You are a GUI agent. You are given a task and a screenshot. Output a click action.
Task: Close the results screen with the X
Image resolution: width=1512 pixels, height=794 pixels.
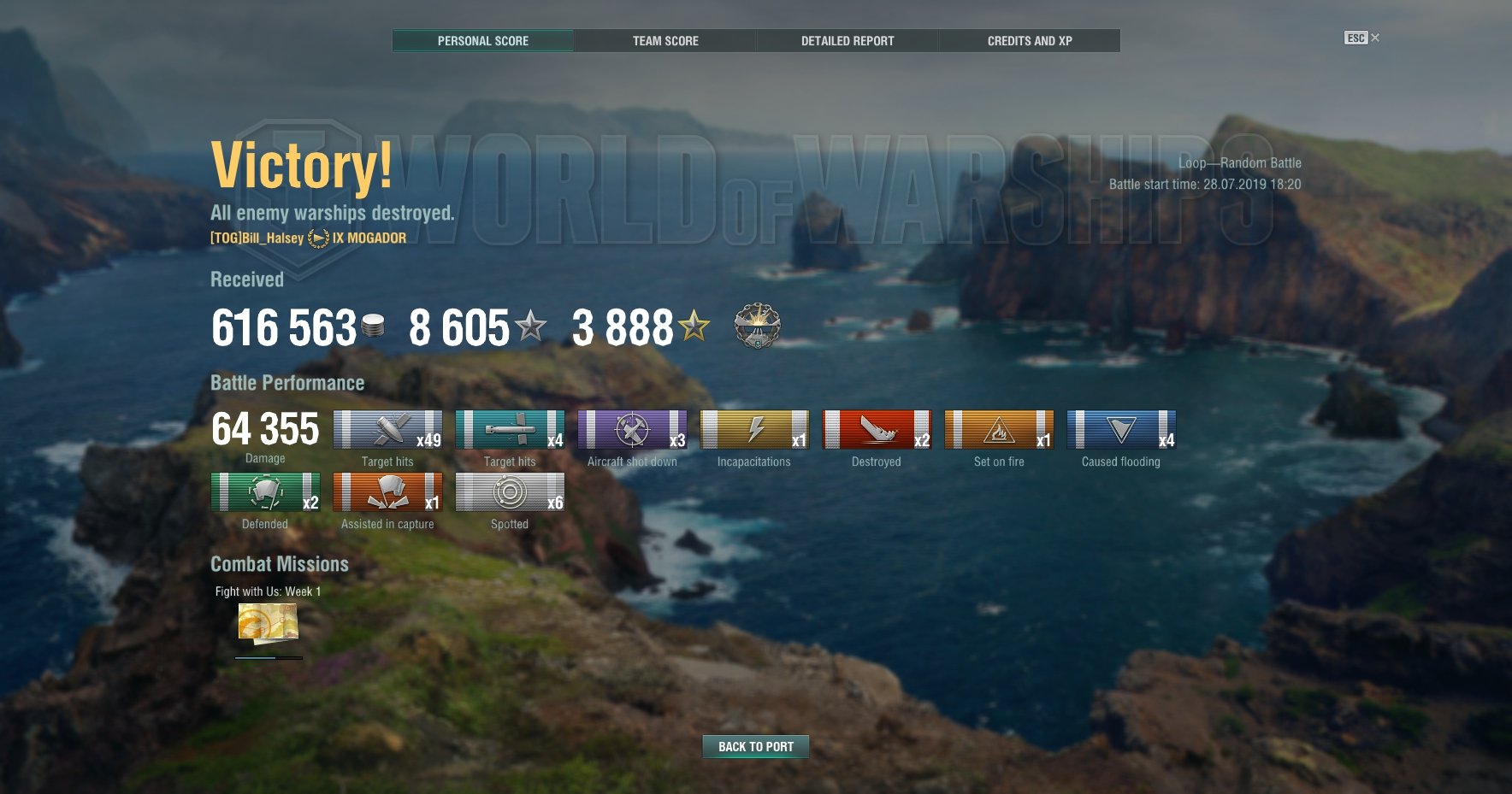click(x=1375, y=38)
